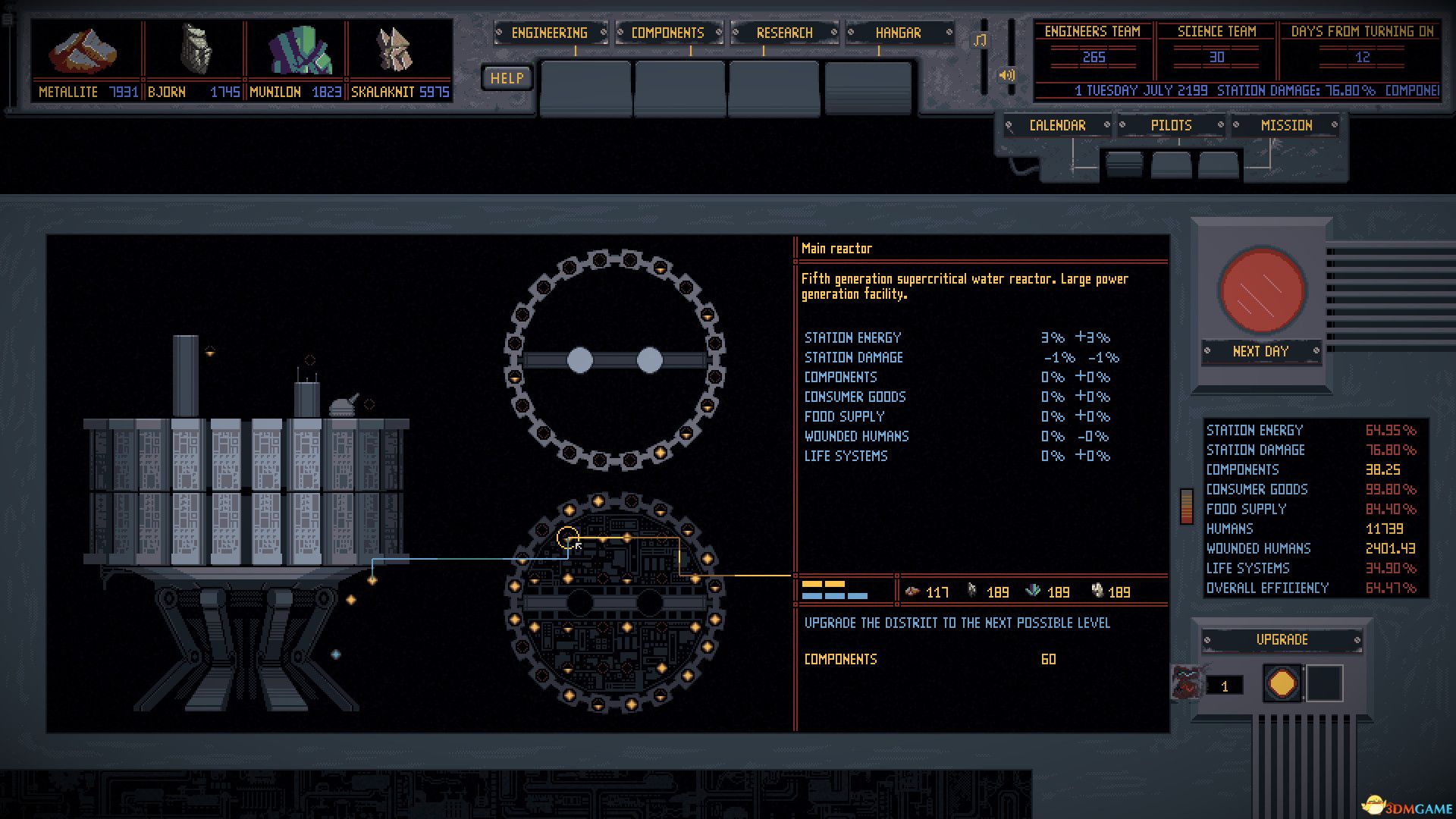Click the upgrade count field showing 1

1224,686
